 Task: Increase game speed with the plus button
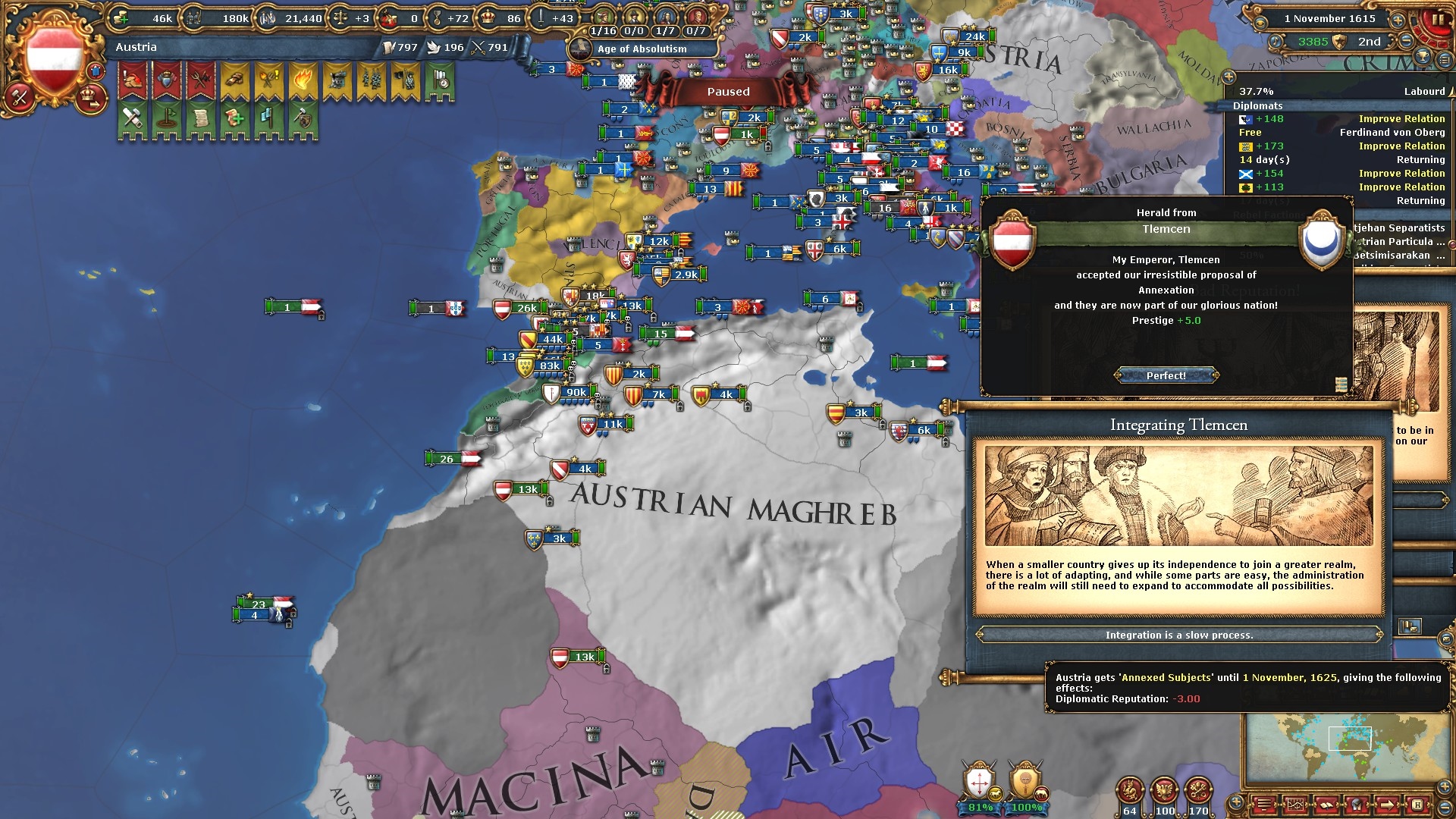point(1397,19)
